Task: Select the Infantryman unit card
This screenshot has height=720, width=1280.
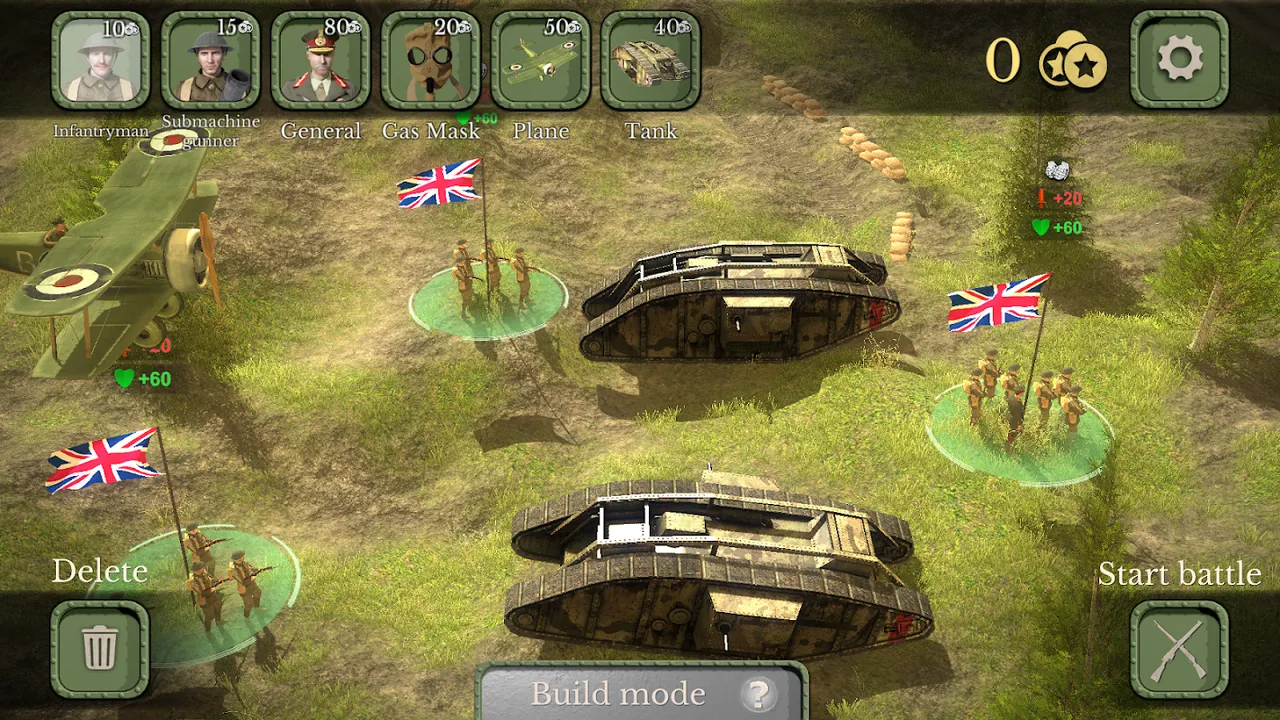Action: click(x=100, y=60)
